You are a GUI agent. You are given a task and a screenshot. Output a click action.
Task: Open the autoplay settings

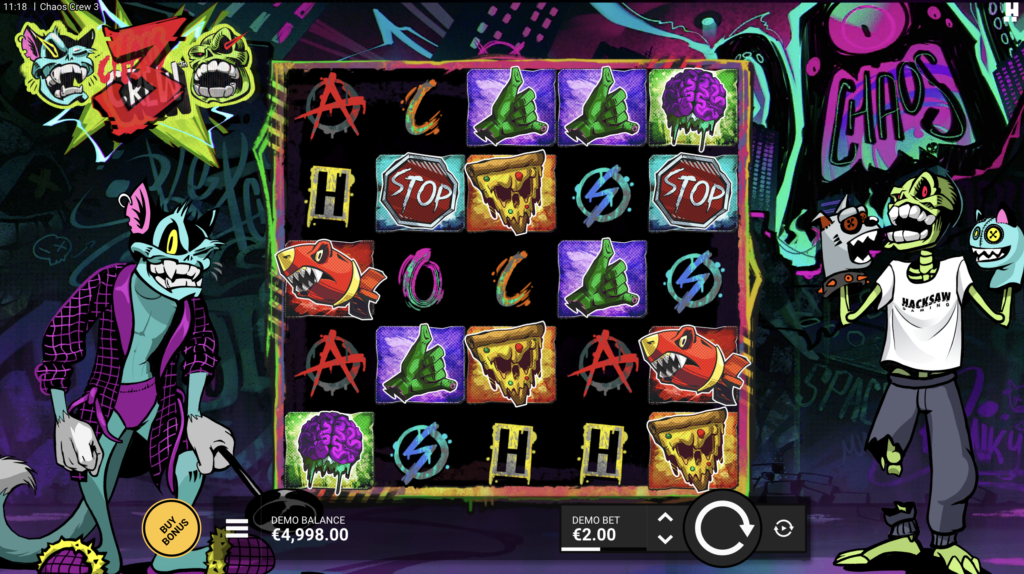783,528
